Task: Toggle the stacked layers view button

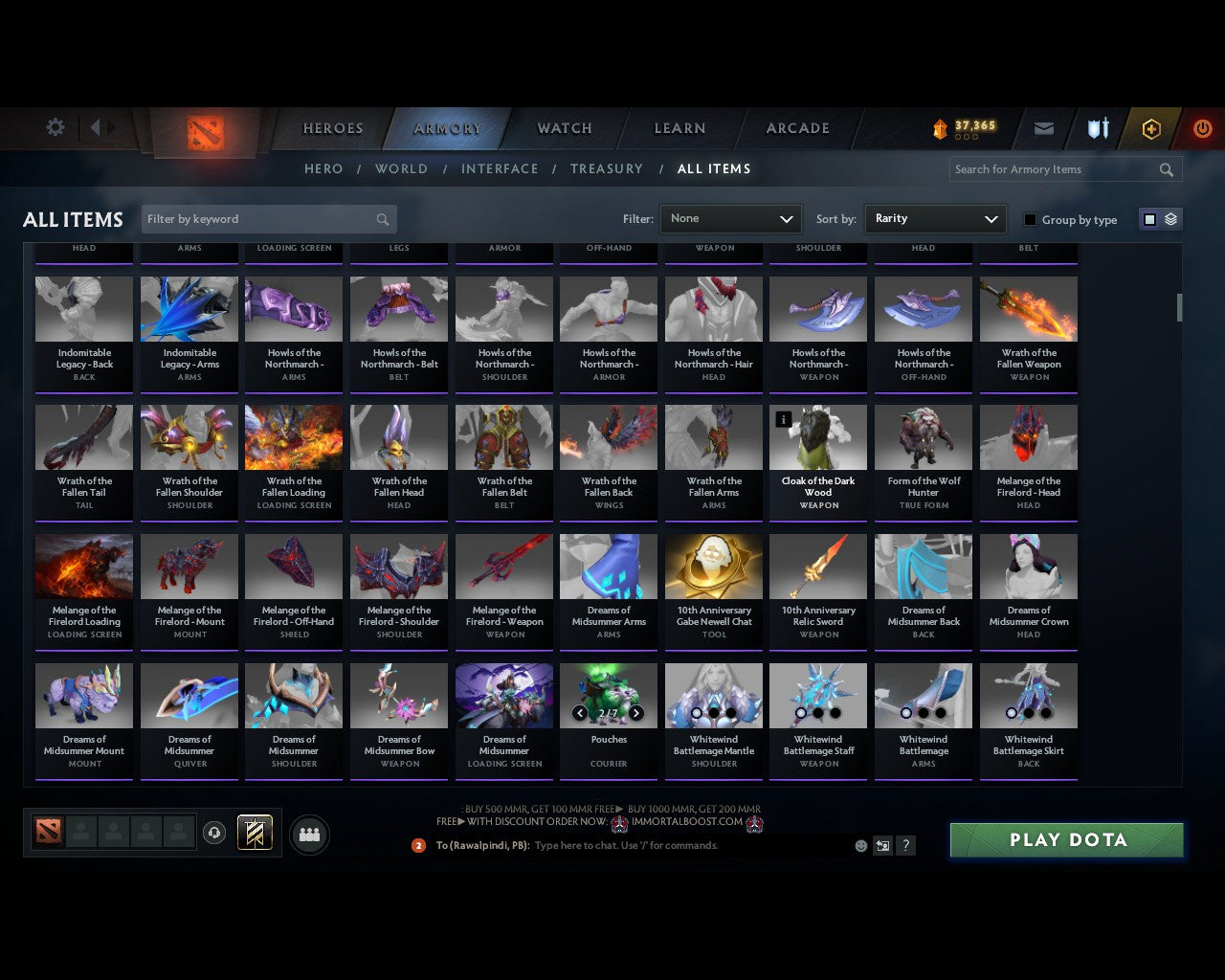Action: (1169, 218)
